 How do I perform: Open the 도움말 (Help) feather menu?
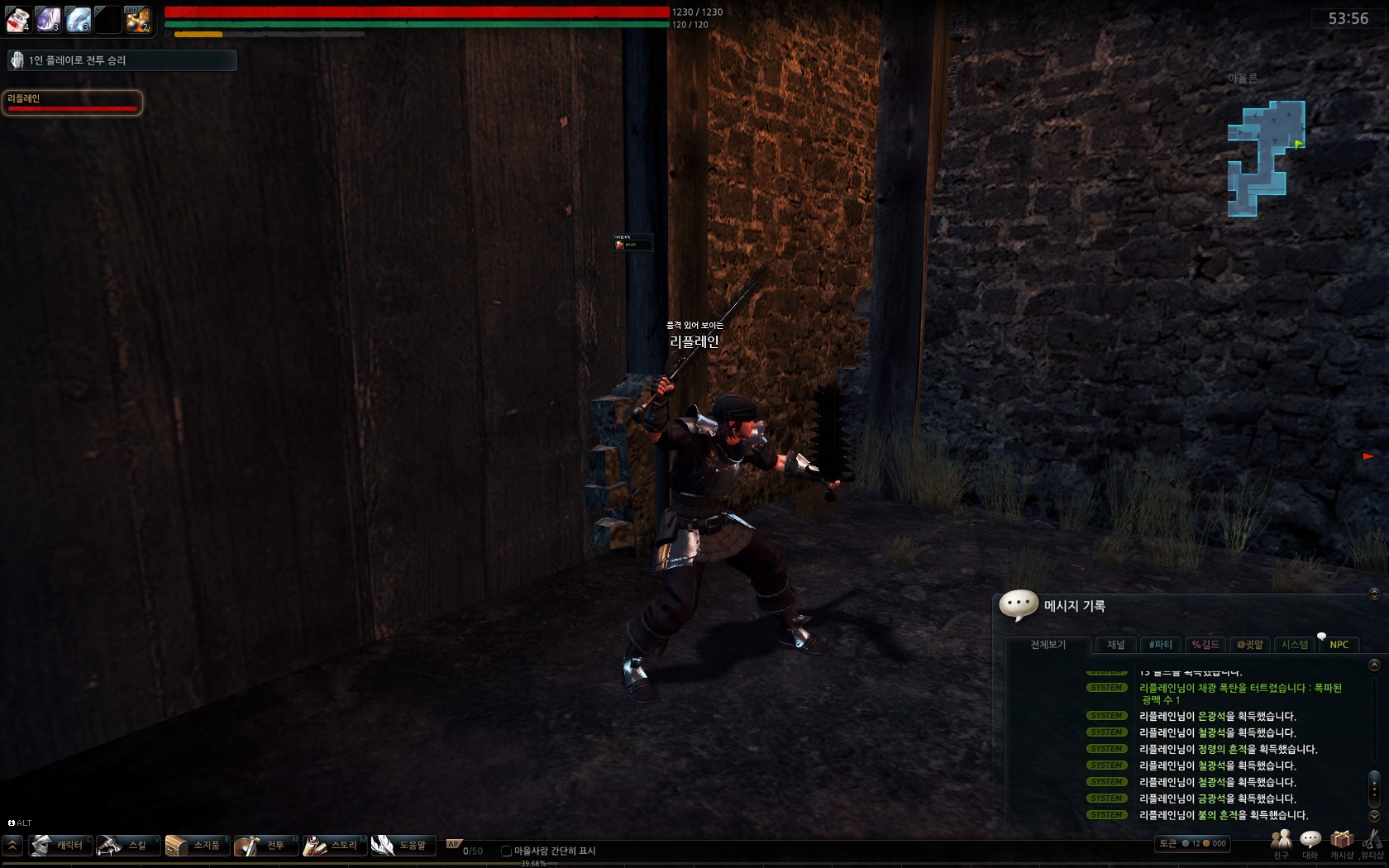click(403, 845)
